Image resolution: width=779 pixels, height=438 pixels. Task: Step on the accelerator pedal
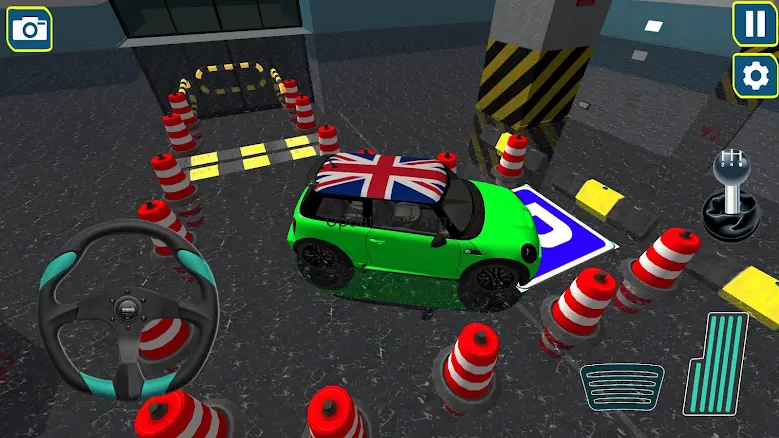click(716, 363)
